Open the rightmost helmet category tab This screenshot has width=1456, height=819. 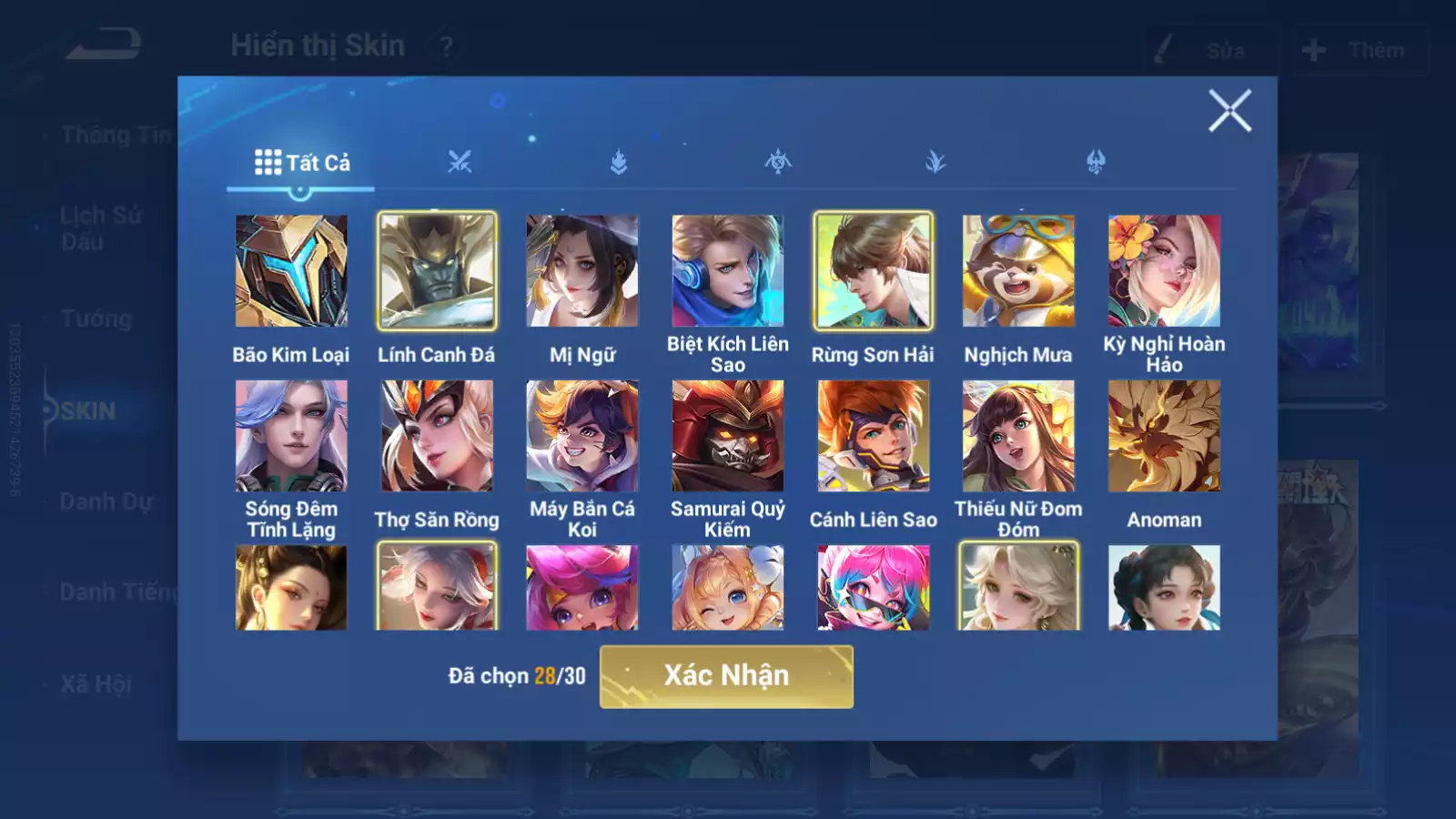pos(1096,163)
